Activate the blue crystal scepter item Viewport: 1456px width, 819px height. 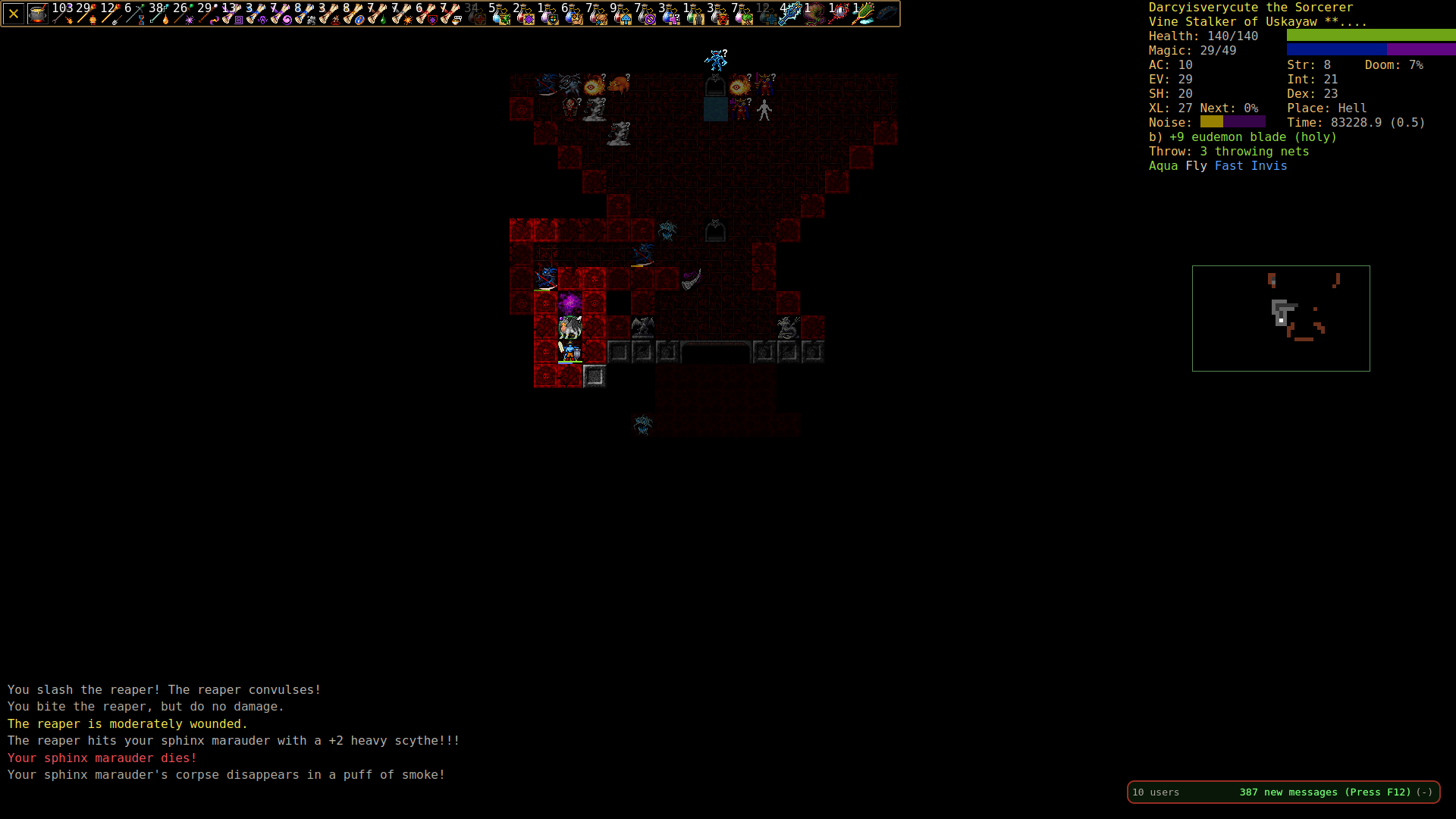pos(790,14)
